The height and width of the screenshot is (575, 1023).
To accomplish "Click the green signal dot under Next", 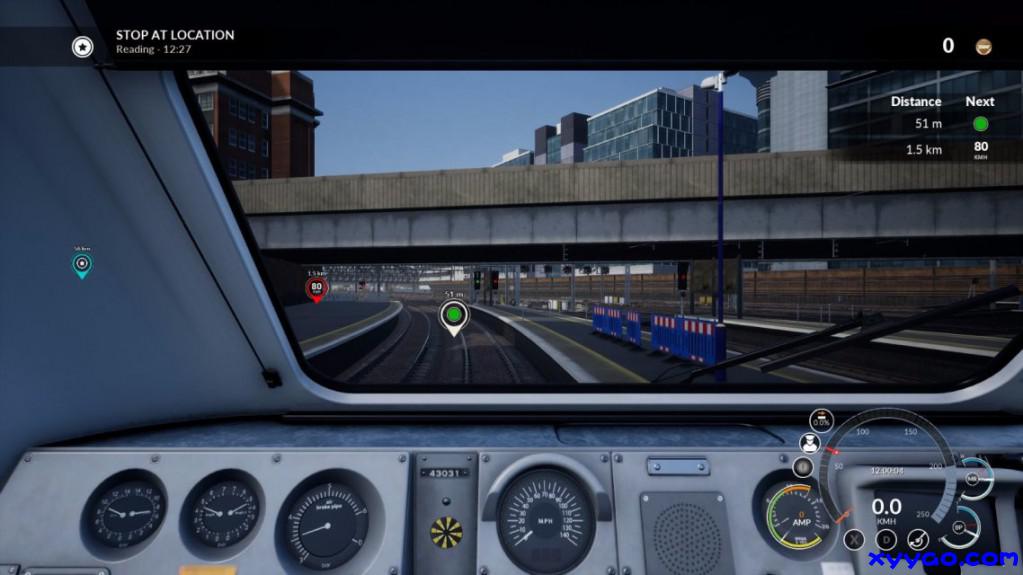I will 980,124.
